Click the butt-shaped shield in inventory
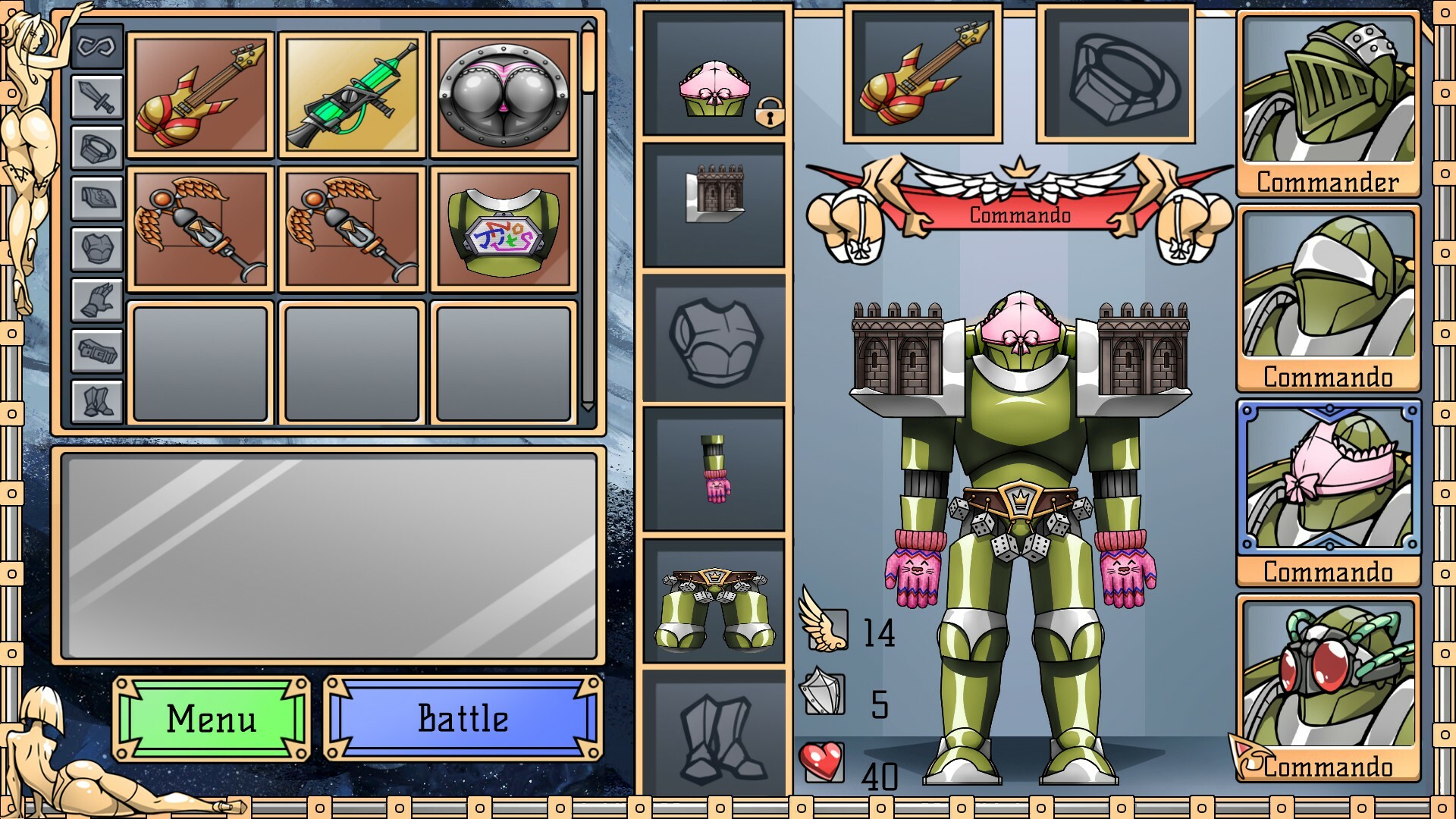The height and width of the screenshot is (819, 1456). click(x=503, y=95)
